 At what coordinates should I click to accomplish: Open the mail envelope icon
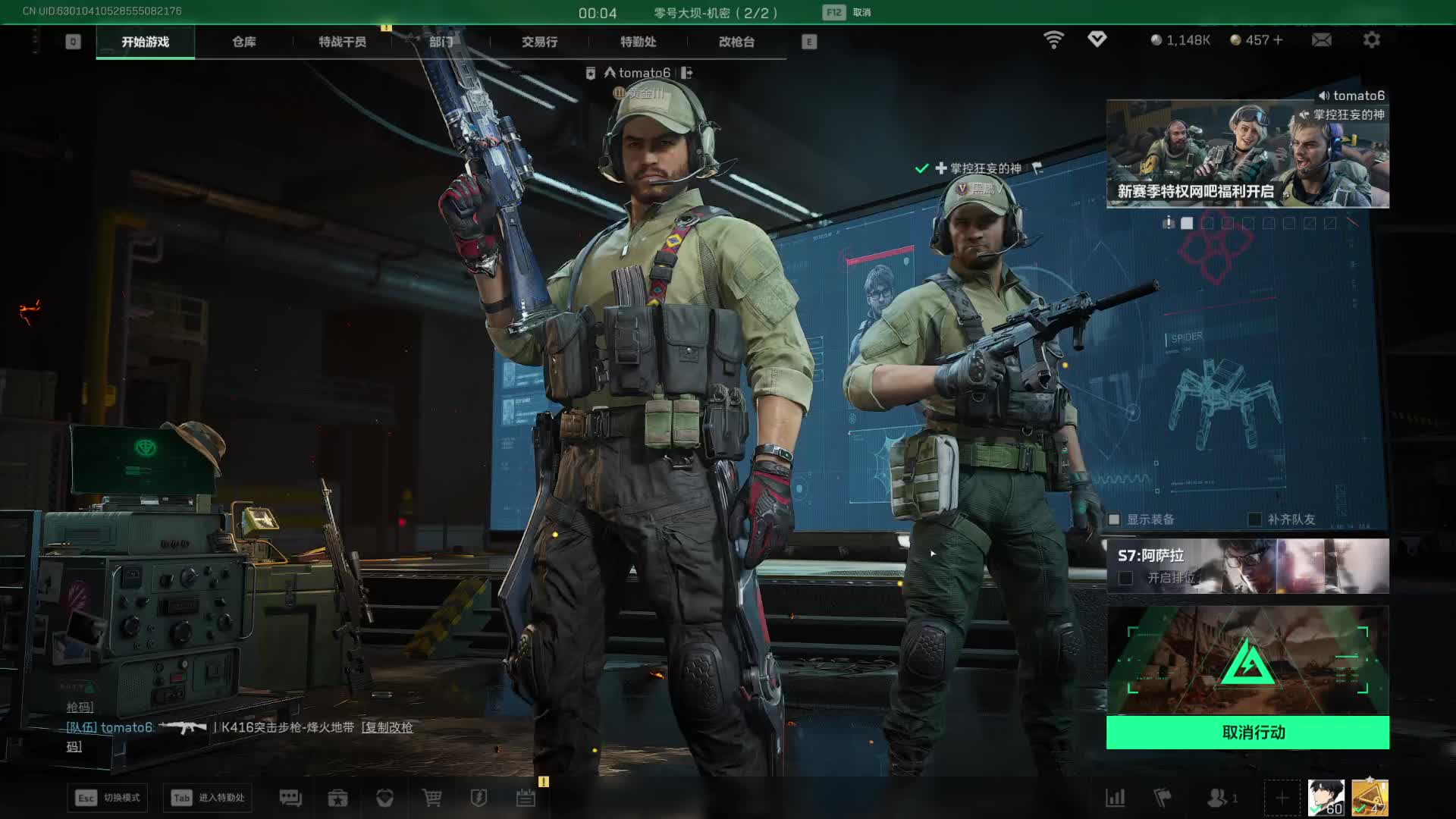click(1321, 39)
